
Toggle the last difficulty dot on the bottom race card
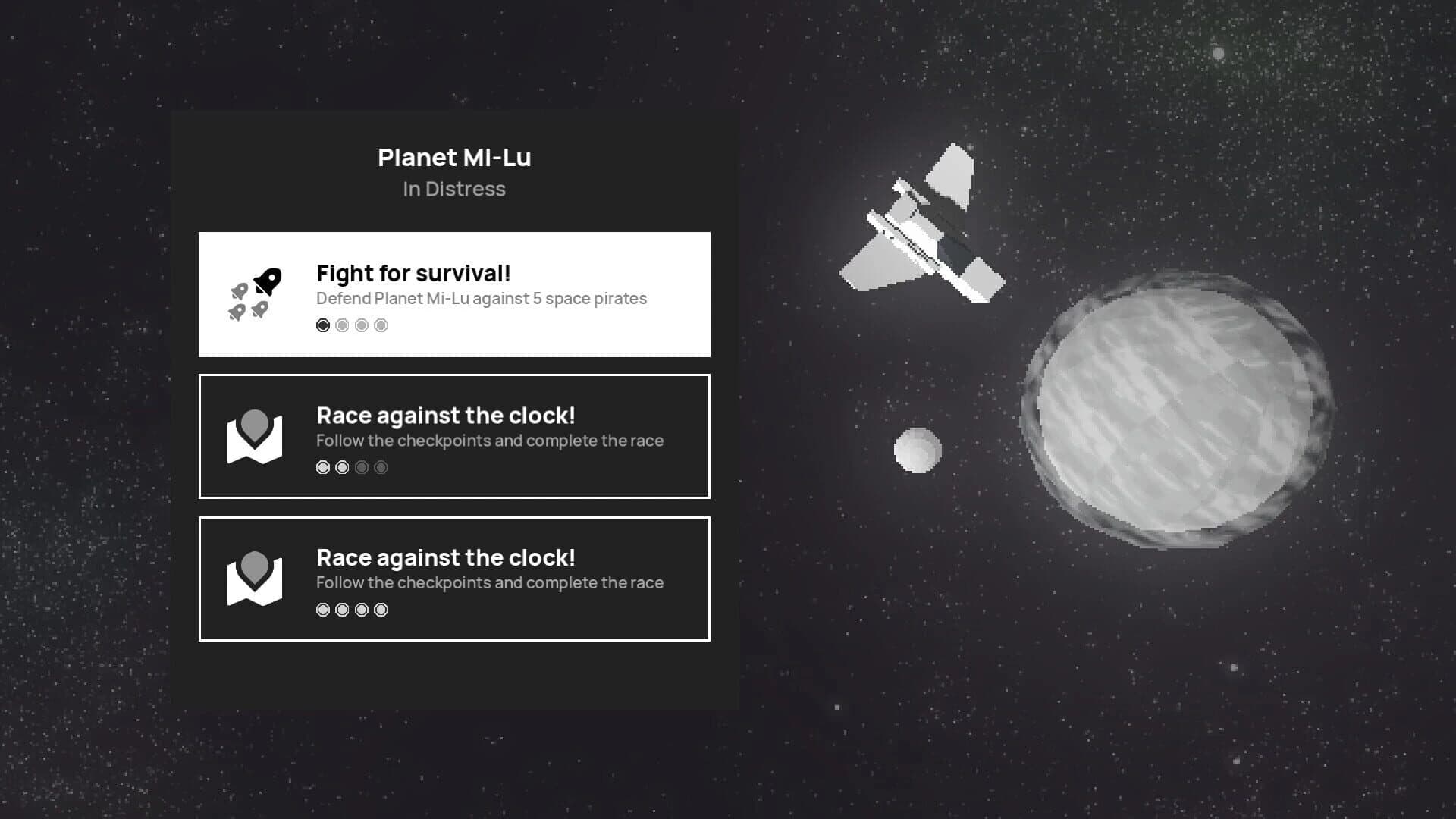click(x=380, y=609)
